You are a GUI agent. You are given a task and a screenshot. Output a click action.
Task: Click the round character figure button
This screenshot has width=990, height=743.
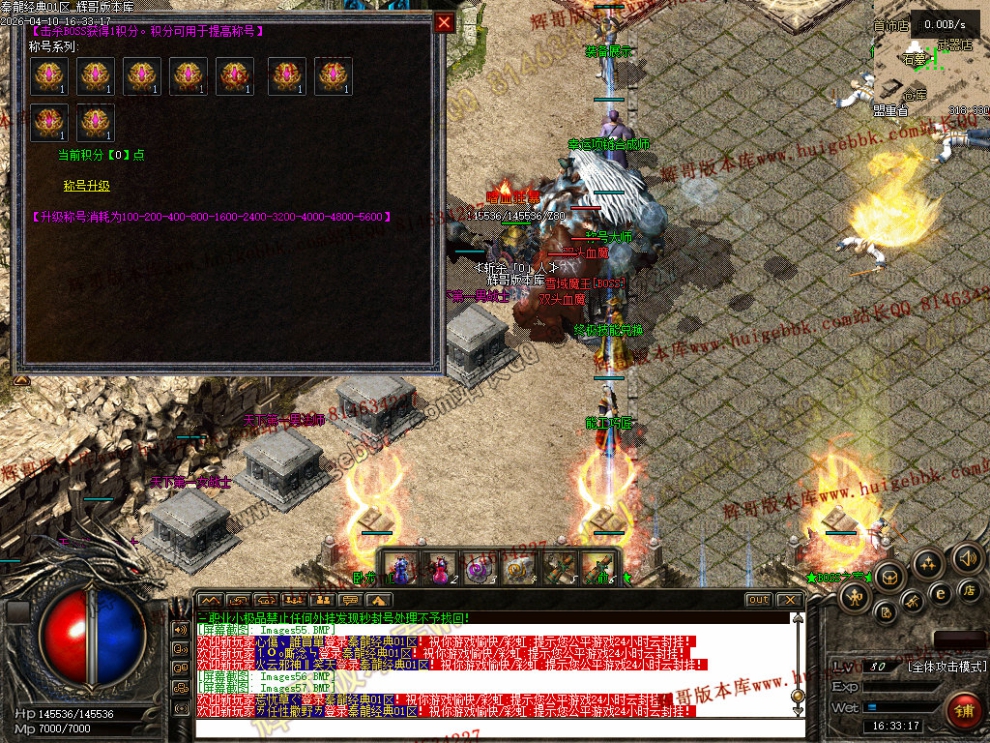tap(853, 597)
